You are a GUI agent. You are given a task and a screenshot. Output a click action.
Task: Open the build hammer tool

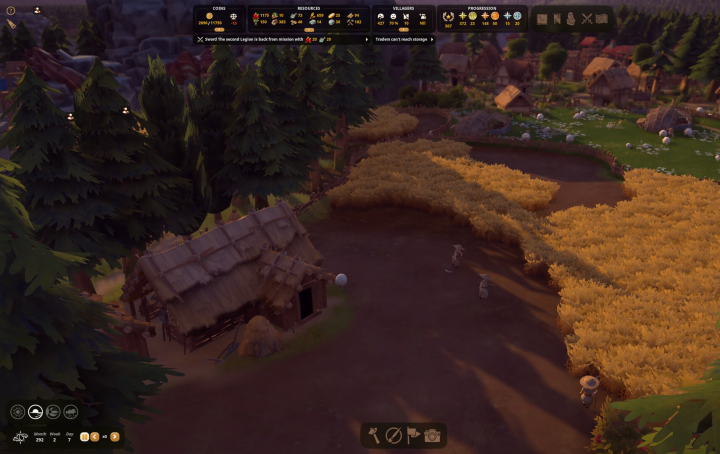coord(374,435)
